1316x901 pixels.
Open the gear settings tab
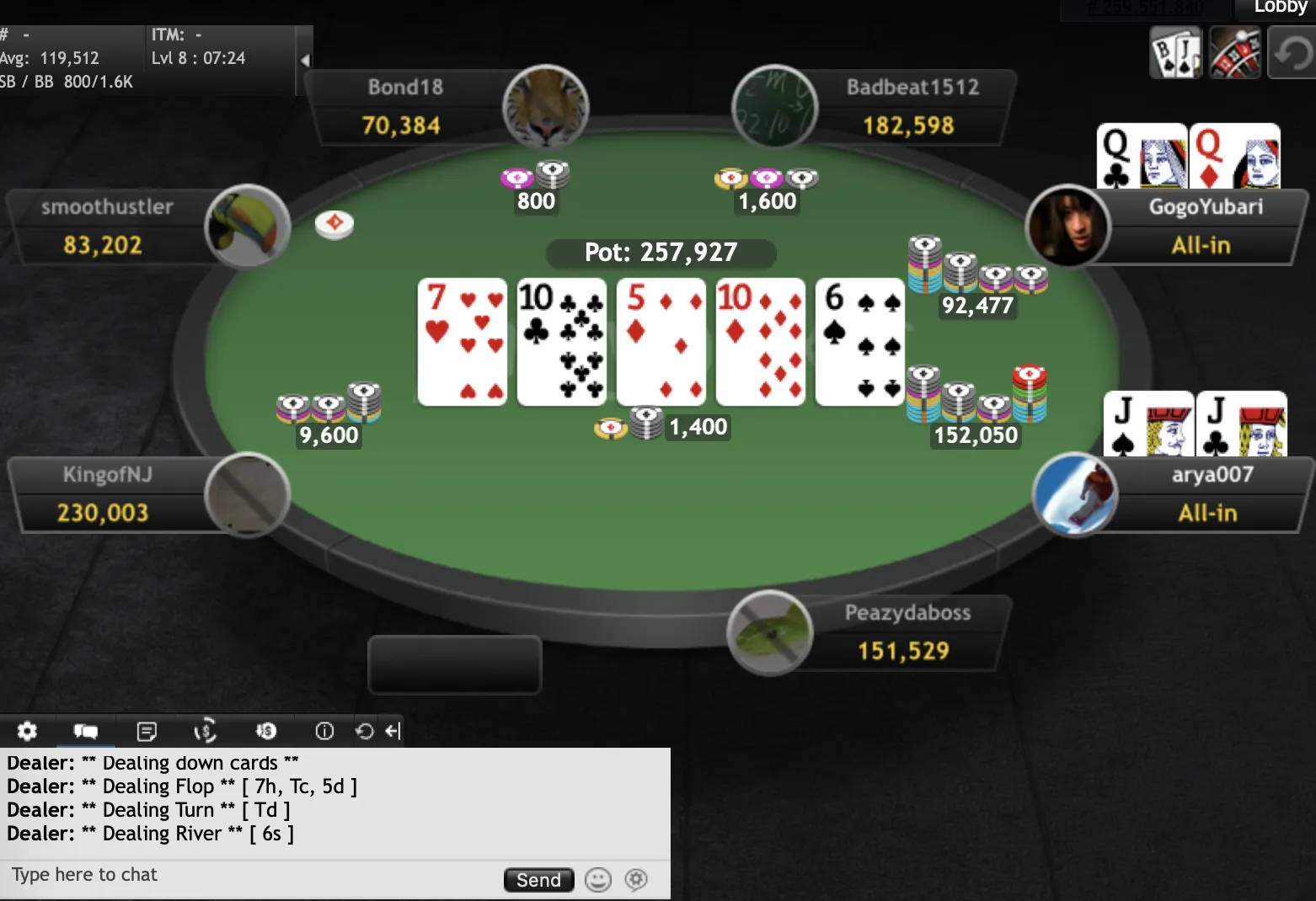[x=27, y=731]
